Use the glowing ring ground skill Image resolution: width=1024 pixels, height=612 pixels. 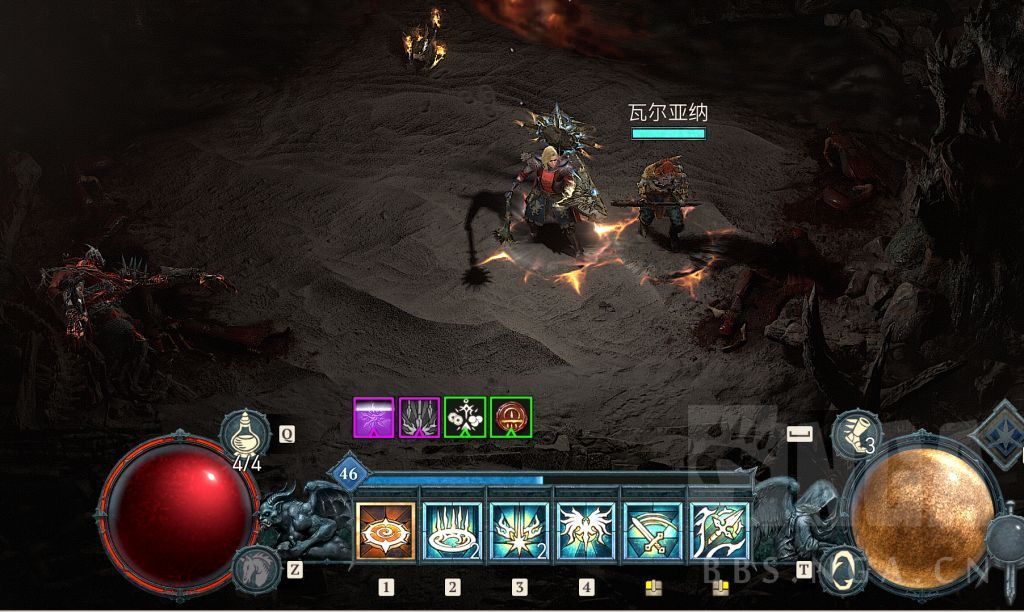(452, 530)
